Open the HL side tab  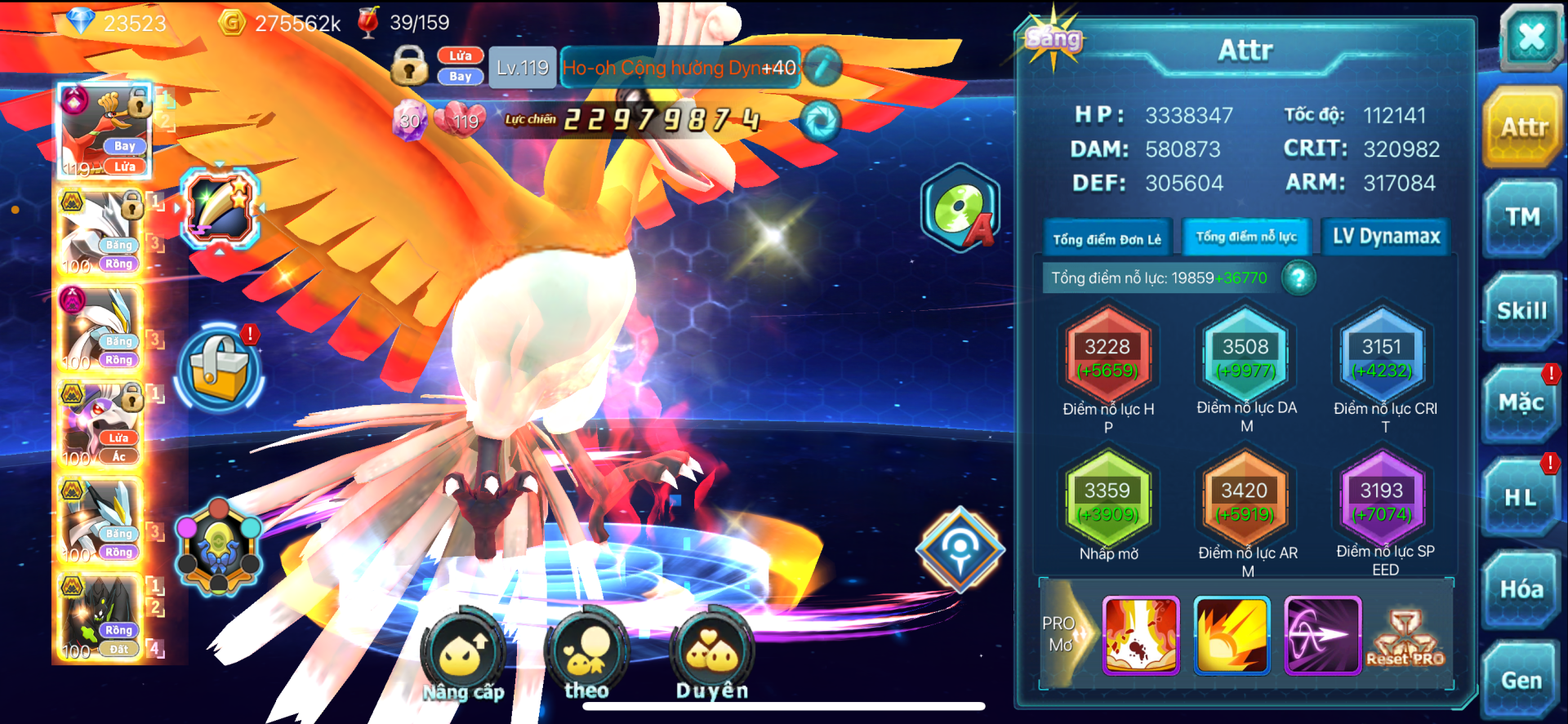tap(1521, 497)
